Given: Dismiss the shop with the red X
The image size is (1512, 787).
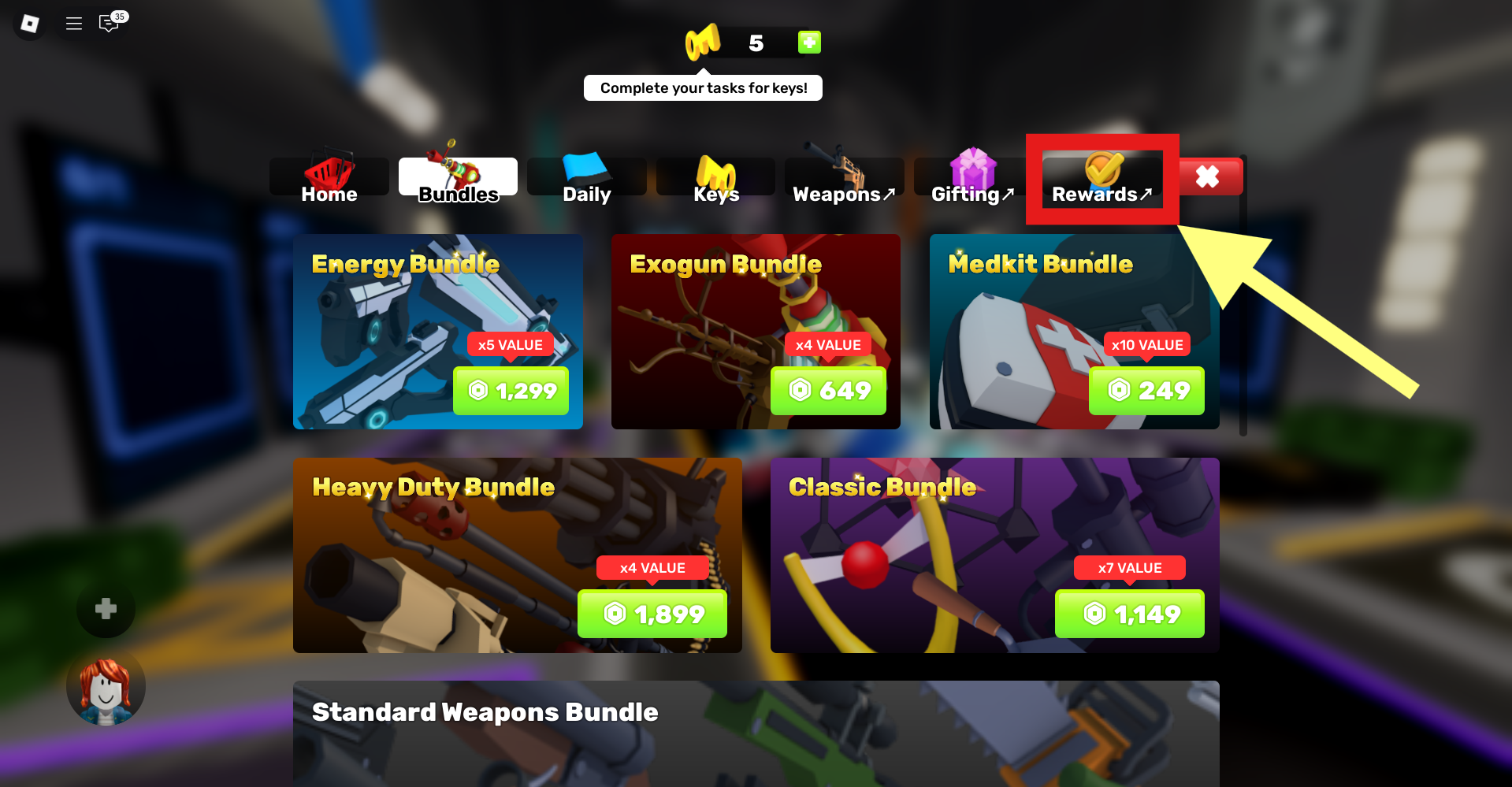Looking at the screenshot, I should click(1208, 176).
